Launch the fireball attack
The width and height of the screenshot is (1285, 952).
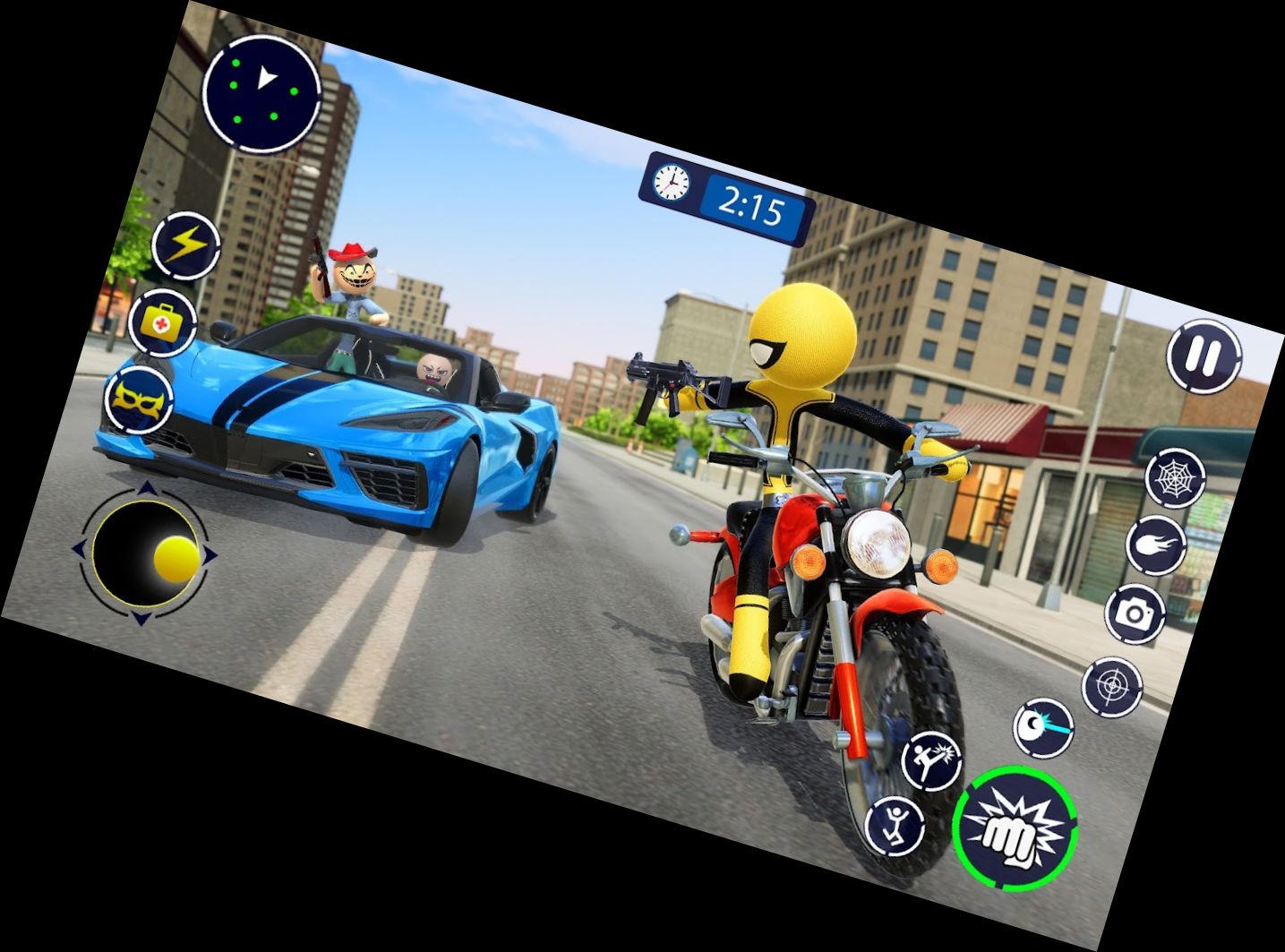tap(1155, 547)
